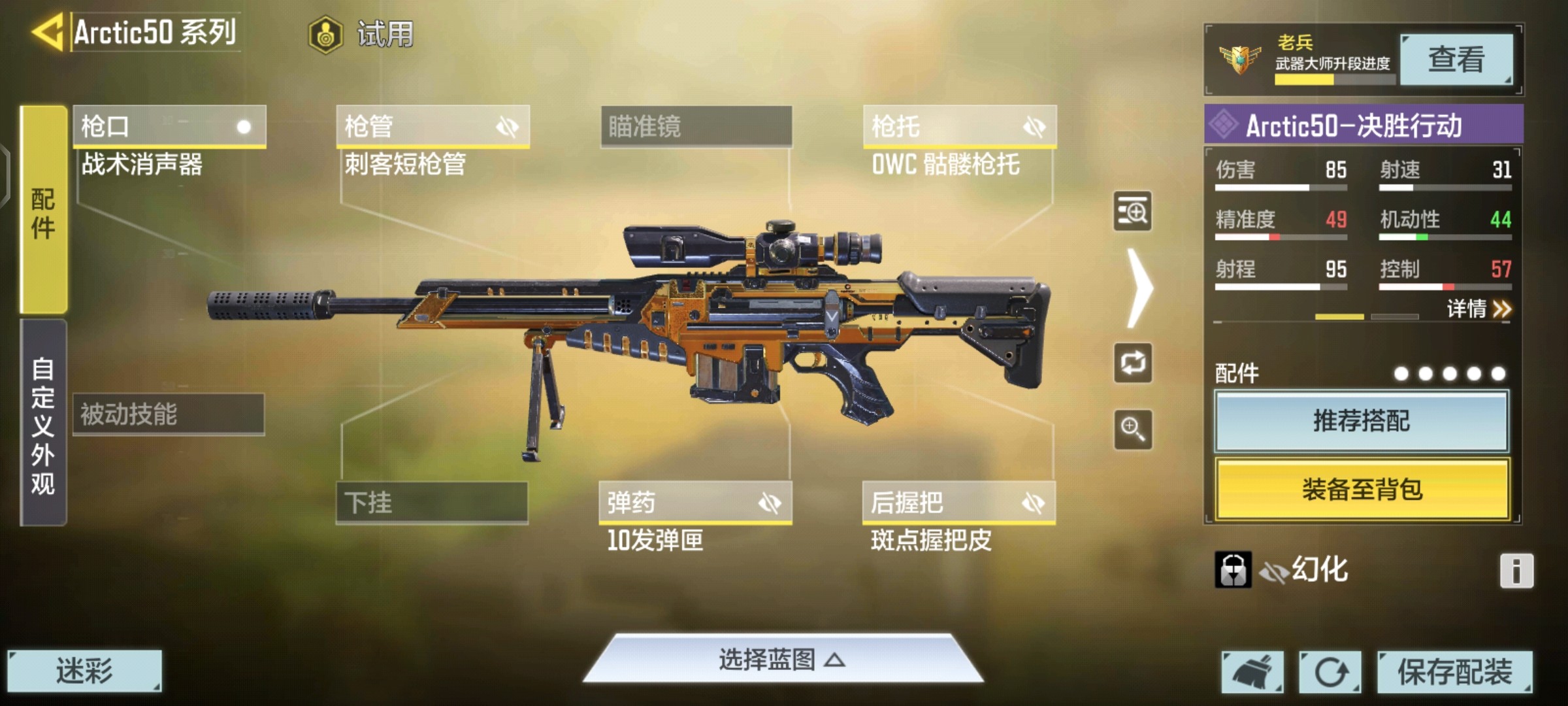Screen dimensions: 1568x706
Task: Click 查看 to view weapon master progress
Action: pyautogui.click(x=1456, y=59)
